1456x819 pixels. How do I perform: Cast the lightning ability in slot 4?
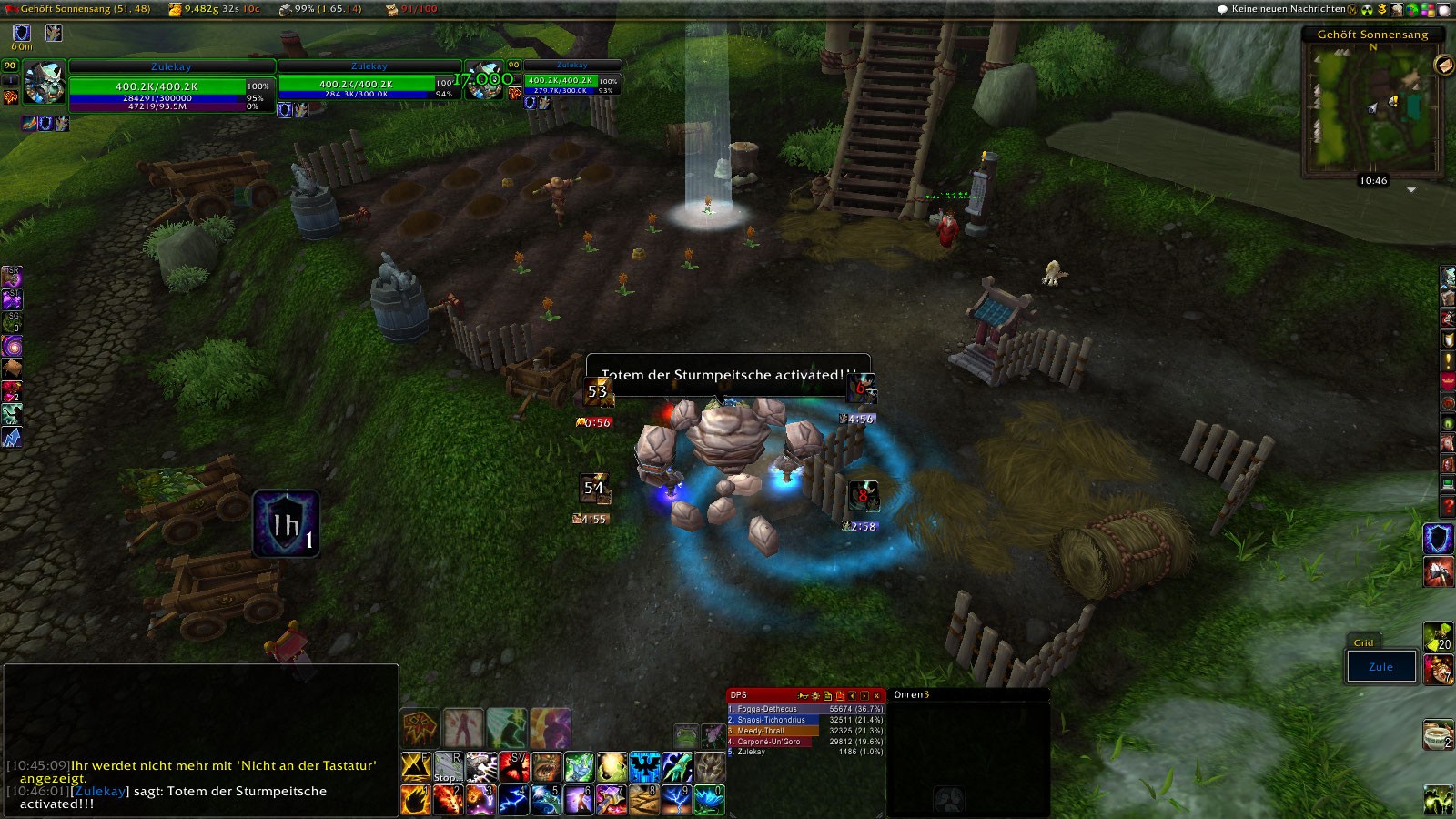coord(512,800)
